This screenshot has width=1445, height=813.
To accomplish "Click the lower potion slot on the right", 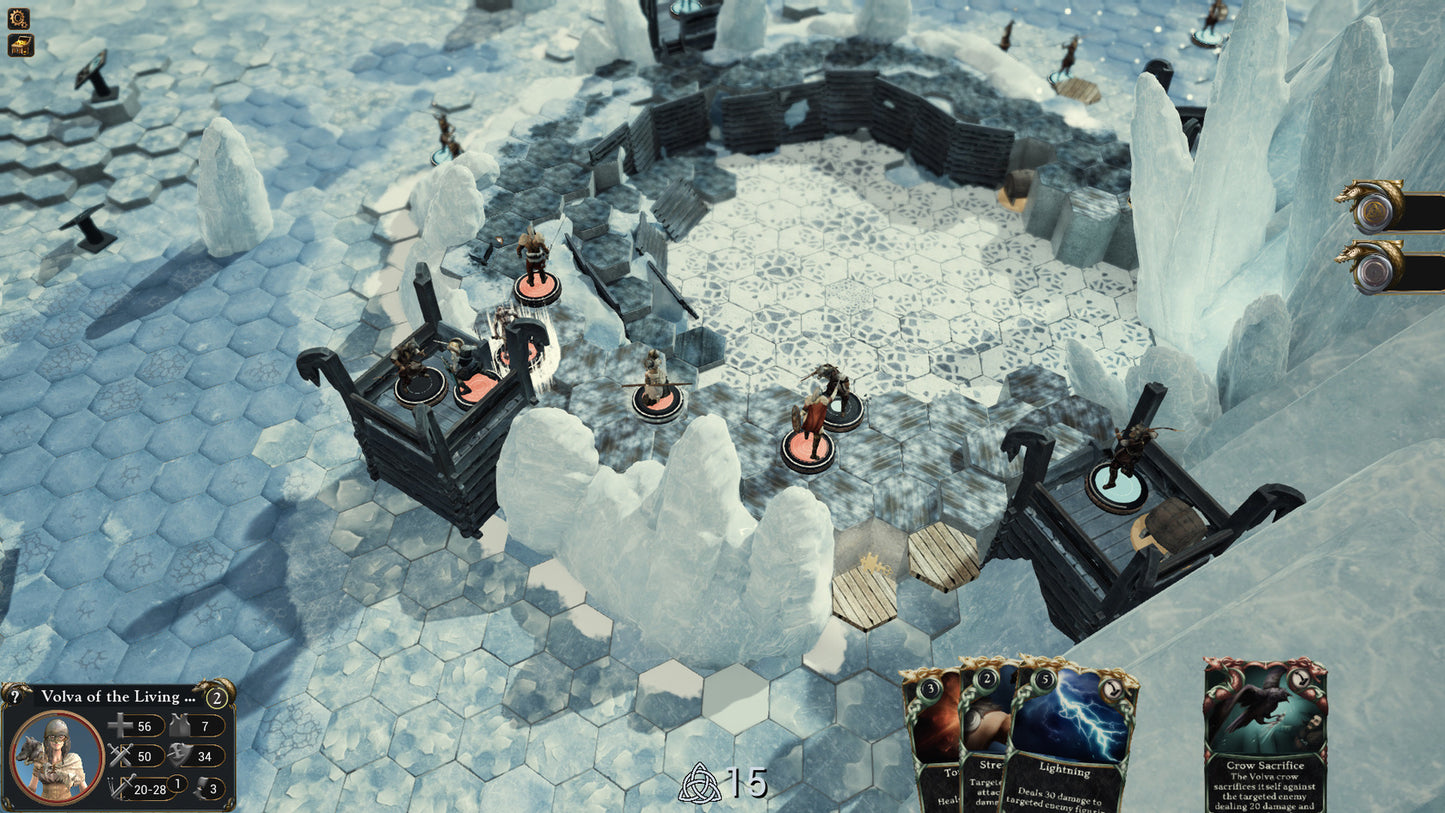I will (1375, 268).
